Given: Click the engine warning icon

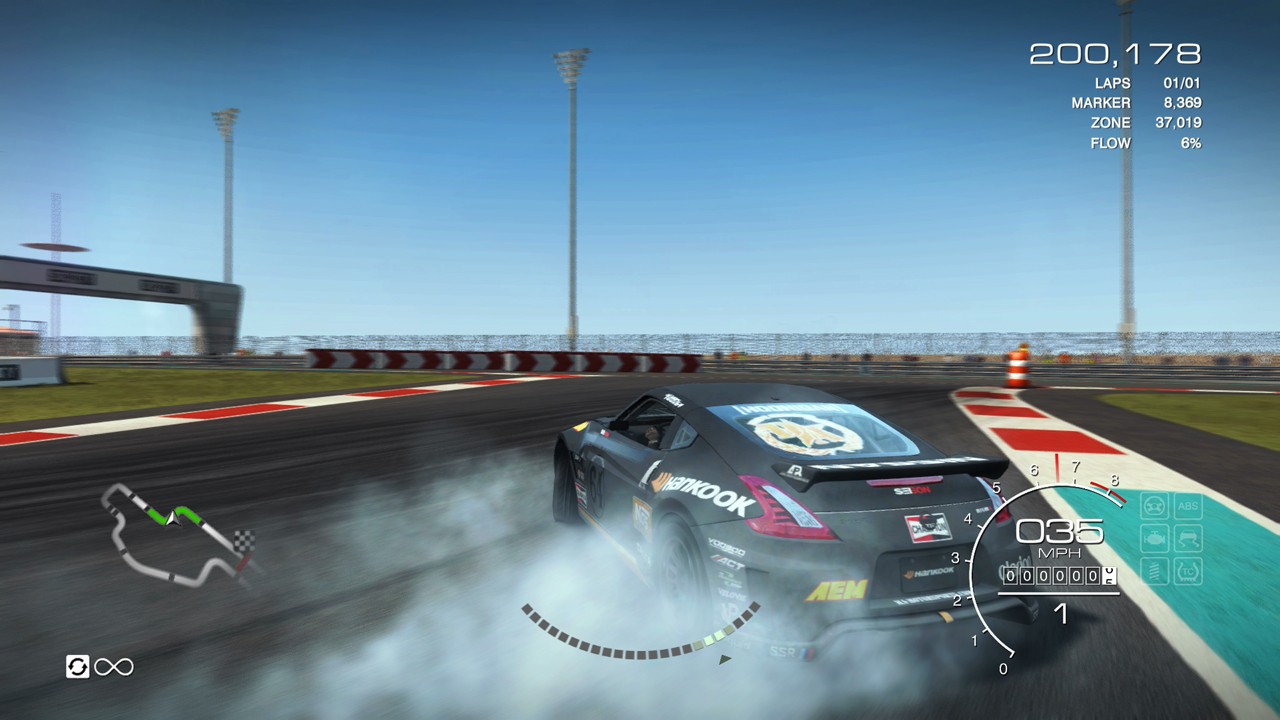Looking at the screenshot, I should [1154, 536].
